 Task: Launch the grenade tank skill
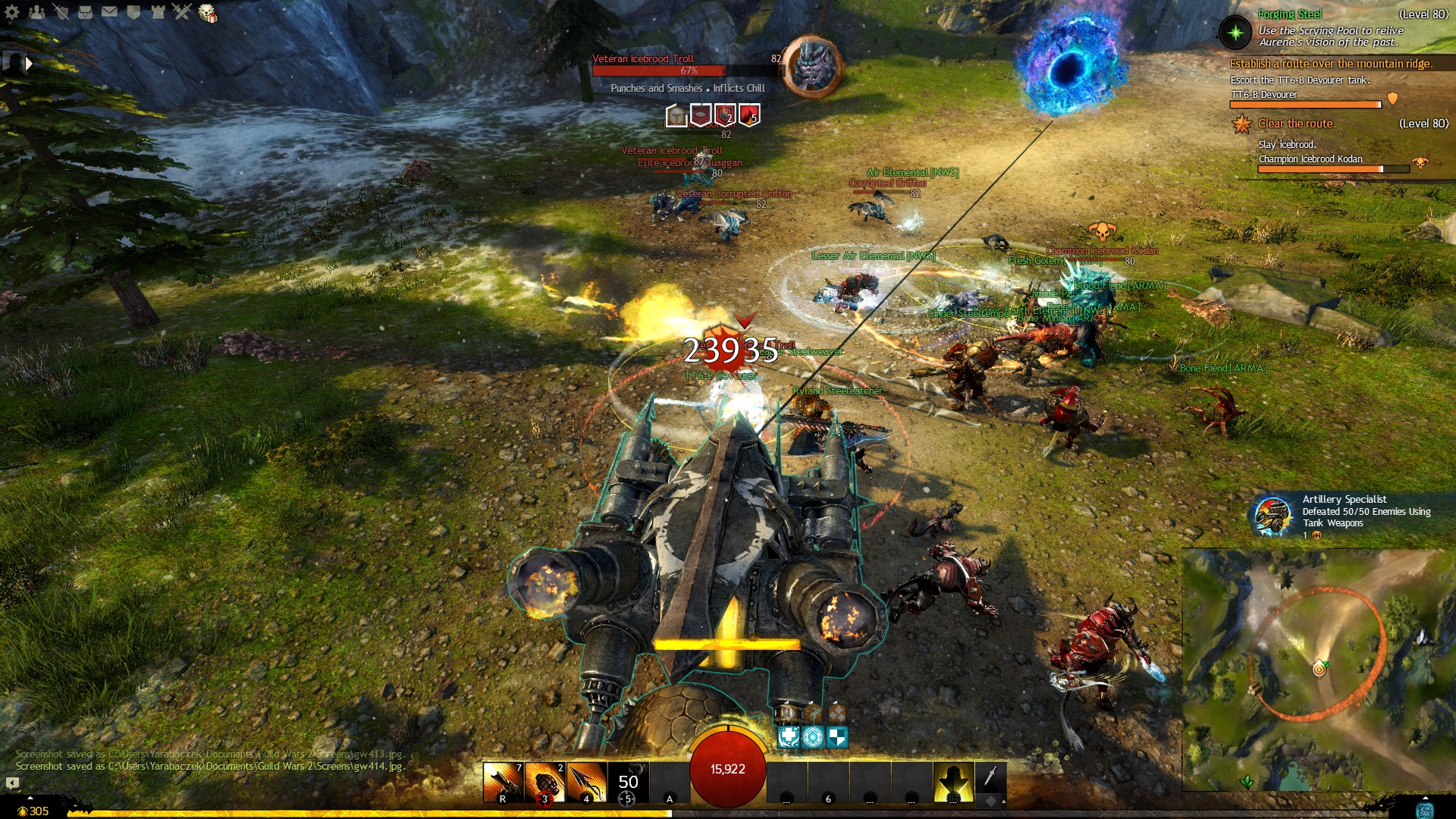click(544, 783)
